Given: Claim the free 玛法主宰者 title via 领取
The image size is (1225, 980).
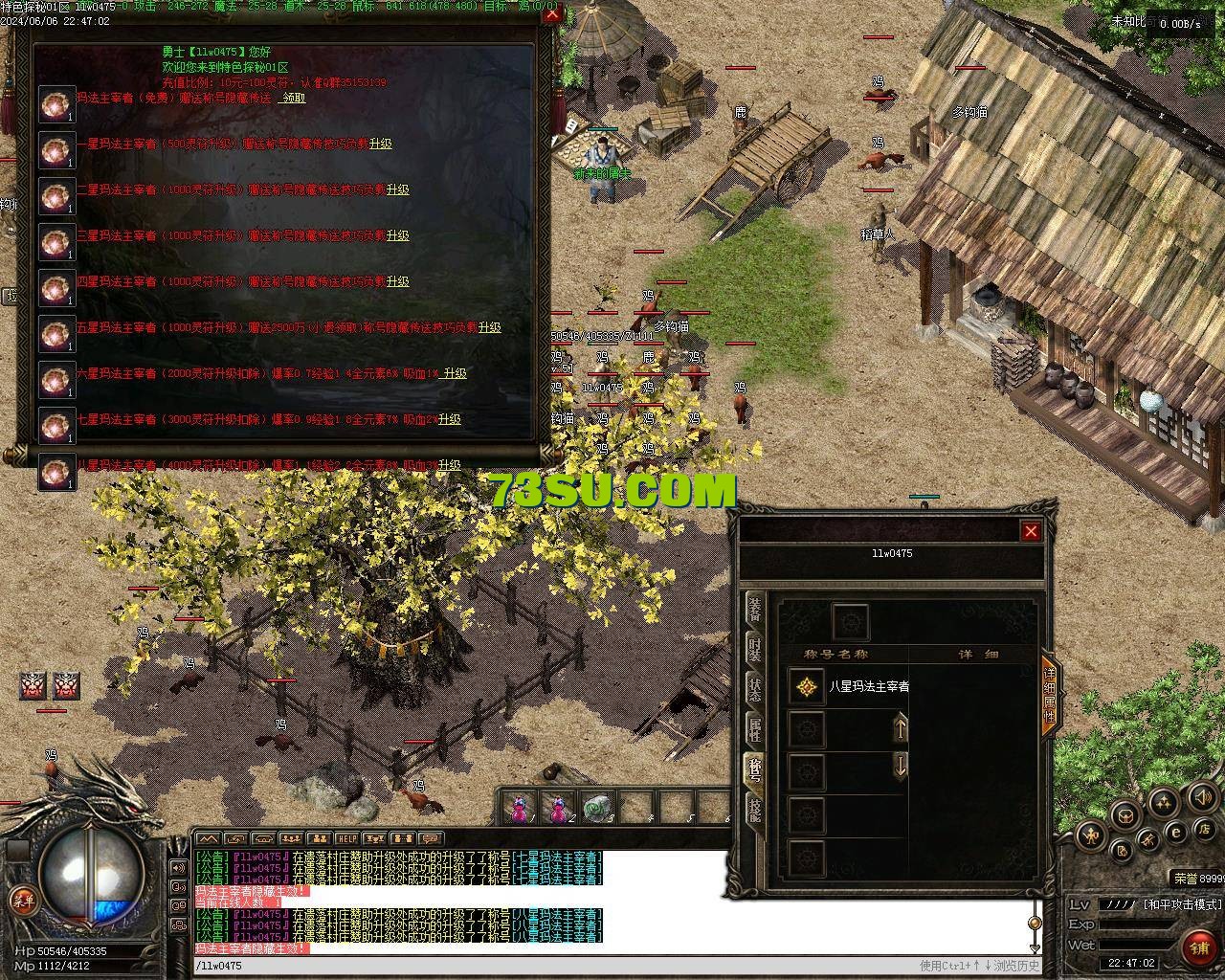Looking at the screenshot, I should pos(293,98).
